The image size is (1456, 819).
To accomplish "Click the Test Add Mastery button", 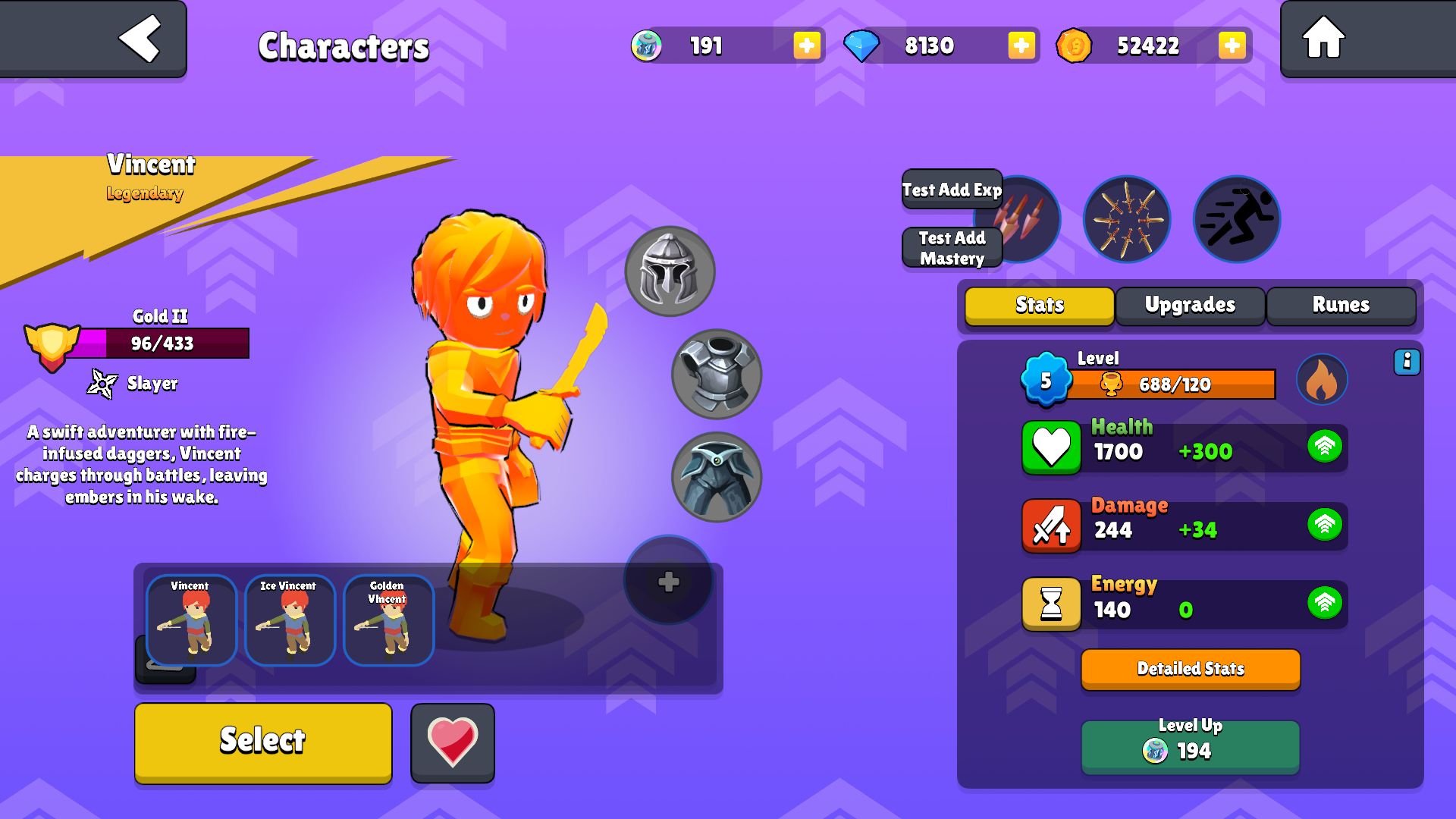I will coord(952,248).
